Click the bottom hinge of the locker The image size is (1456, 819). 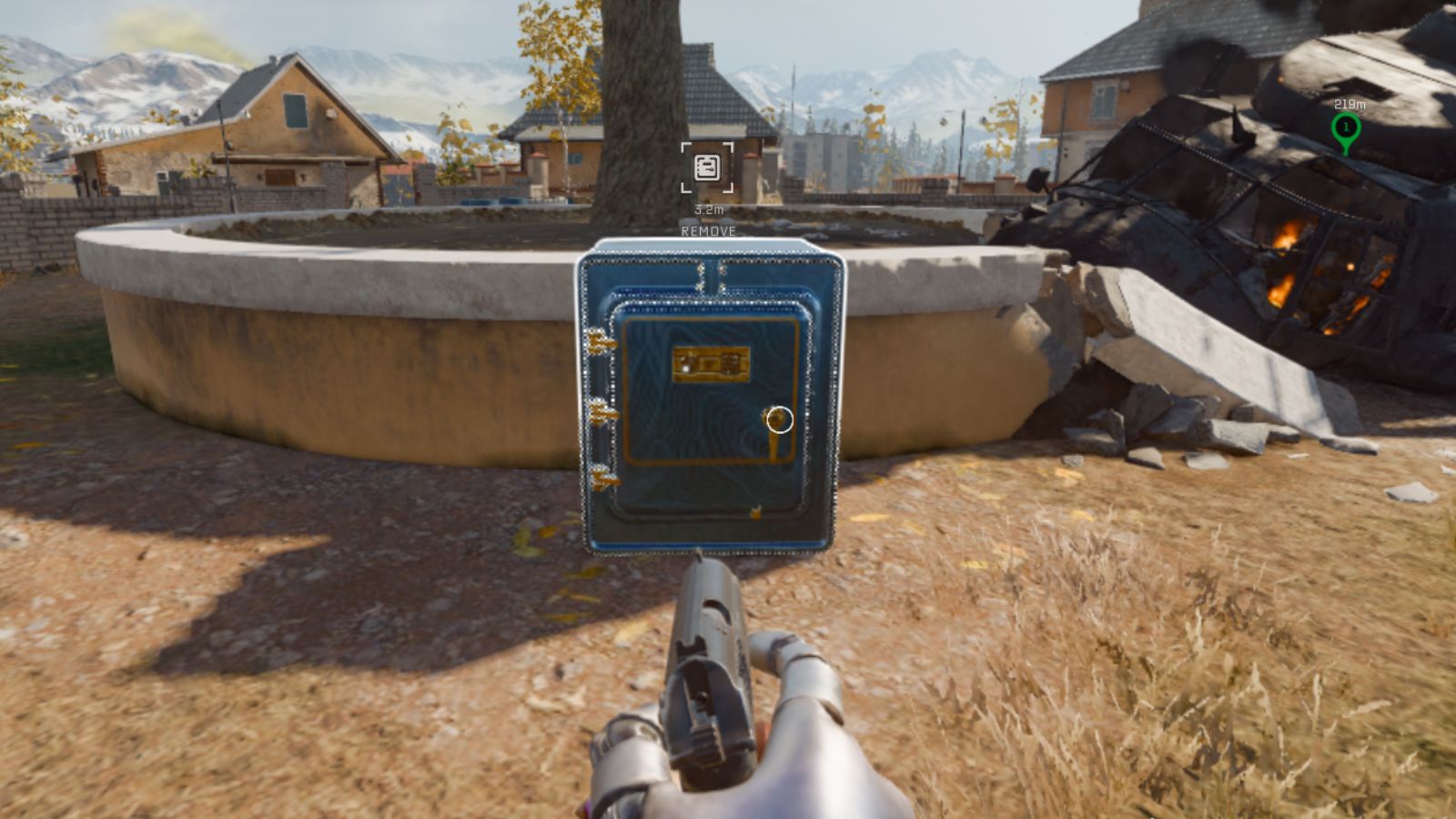click(x=602, y=475)
